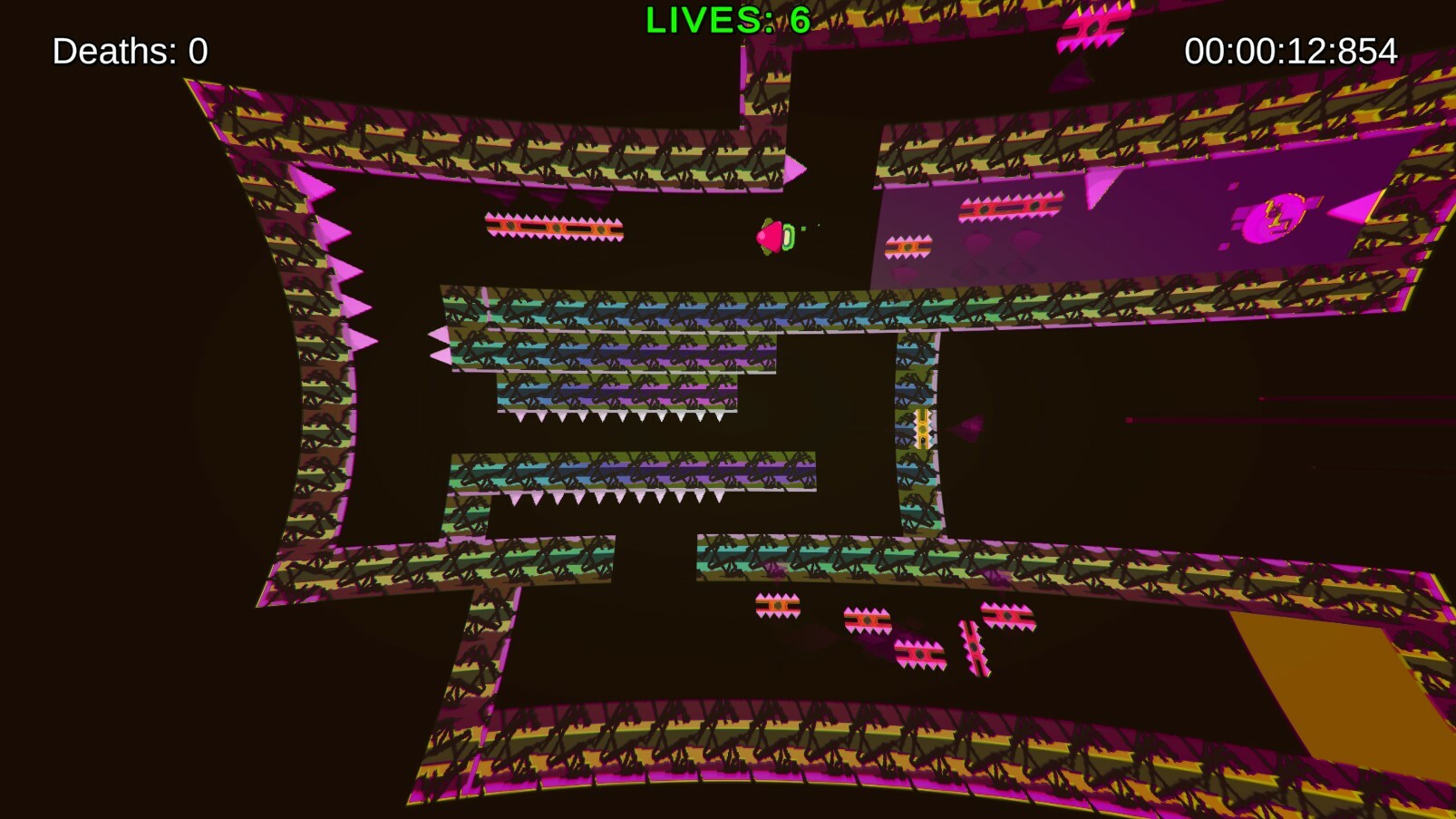Click the orange saw trap on the purple wall
The height and width of the screenshot is (819, 1456).
[x=908, y=247]
